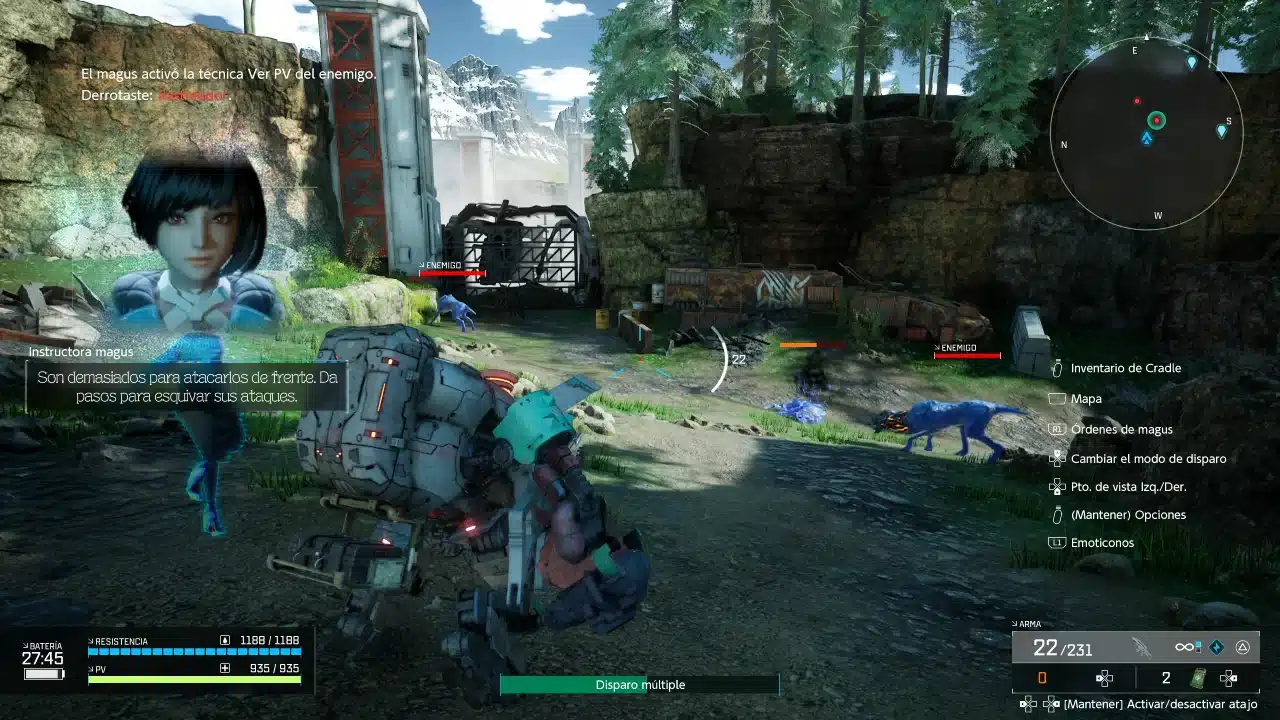Use the green item in the shortcut slot
Screen dimensions: 1280x720
[x=1197, y=678]
